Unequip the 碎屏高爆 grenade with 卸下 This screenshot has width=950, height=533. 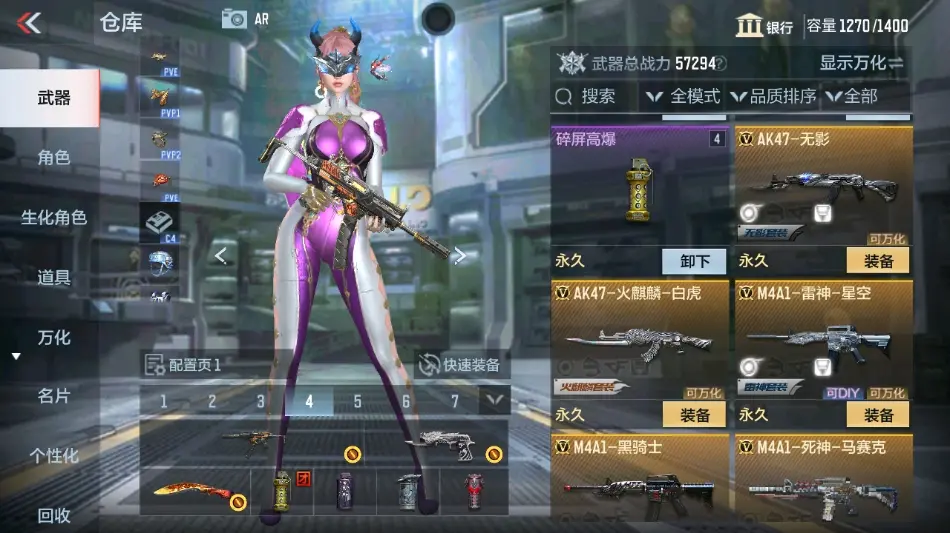(695, 261)
